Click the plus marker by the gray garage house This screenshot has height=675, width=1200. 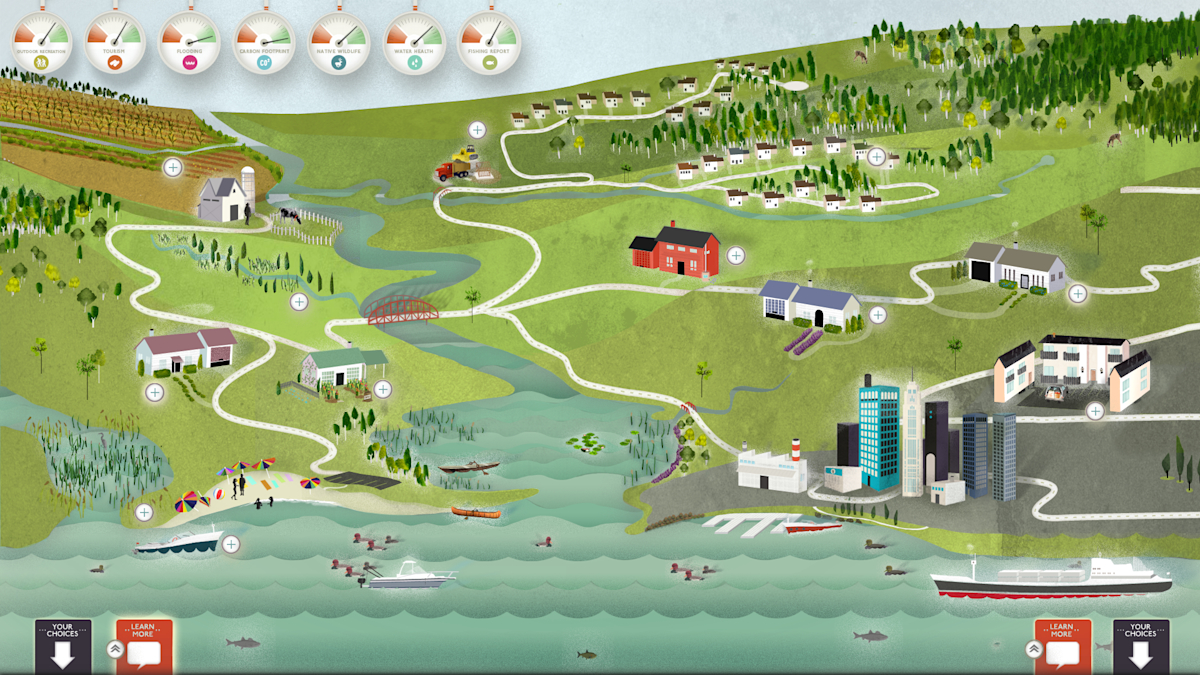click(1077, 293)
